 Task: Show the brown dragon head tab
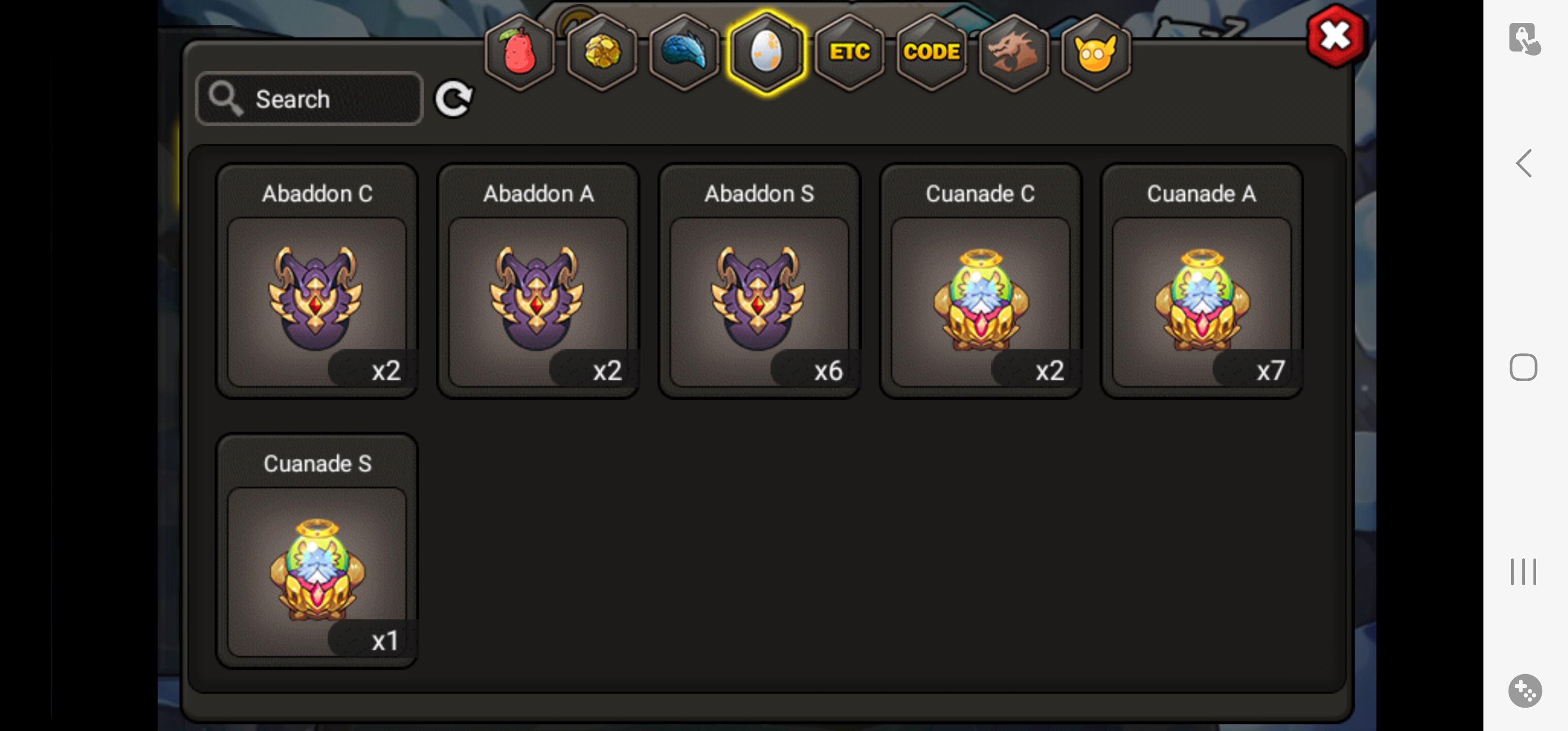(x=1014, y=53)
